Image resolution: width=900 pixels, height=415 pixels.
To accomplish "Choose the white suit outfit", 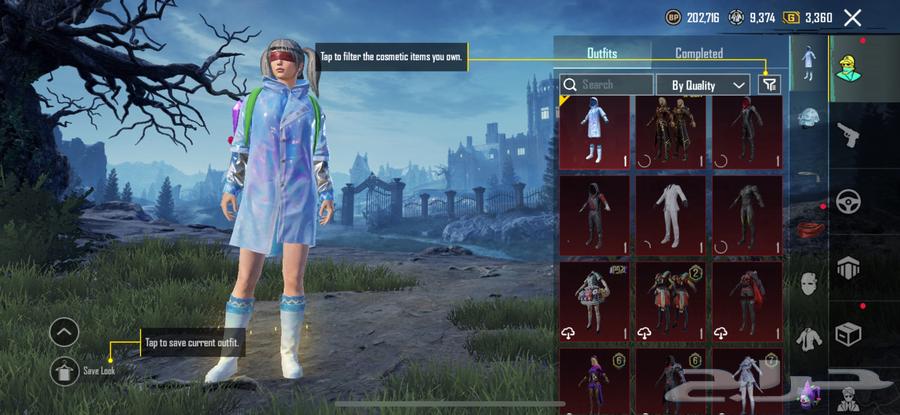I will [x=671, y=213].
